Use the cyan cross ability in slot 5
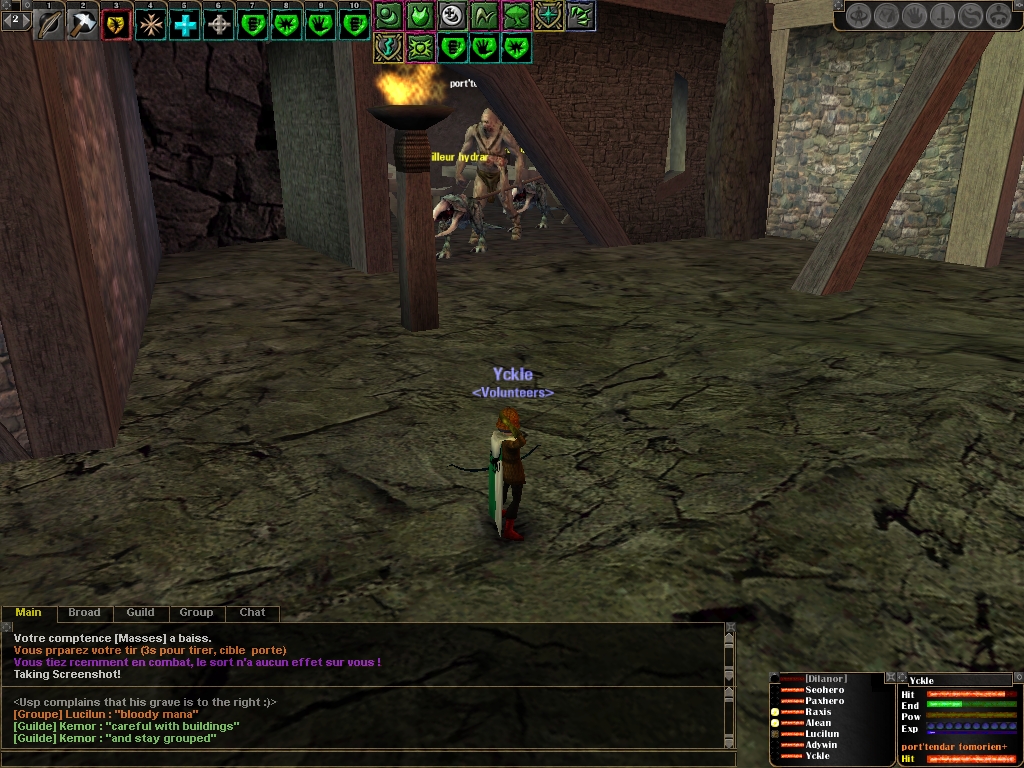Screen dimensions: 1024x768 click(185, 23)
